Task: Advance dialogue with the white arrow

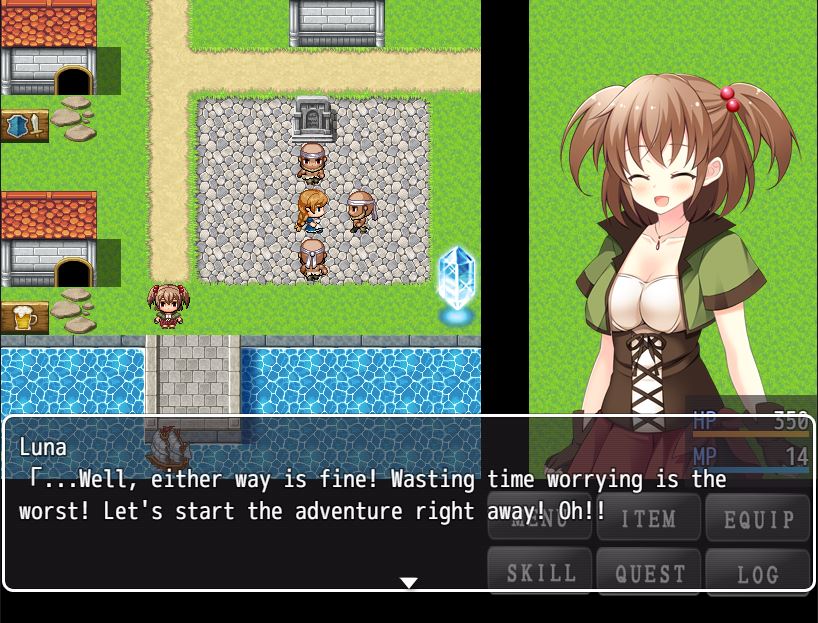Action: [409, 582]
